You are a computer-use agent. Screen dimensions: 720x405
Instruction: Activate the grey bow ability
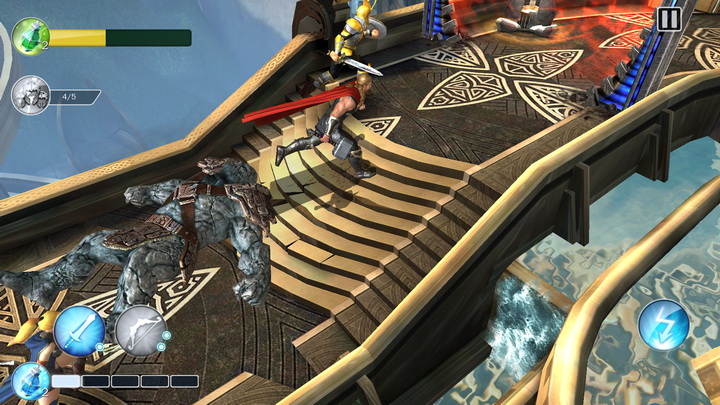click(140, 331)
